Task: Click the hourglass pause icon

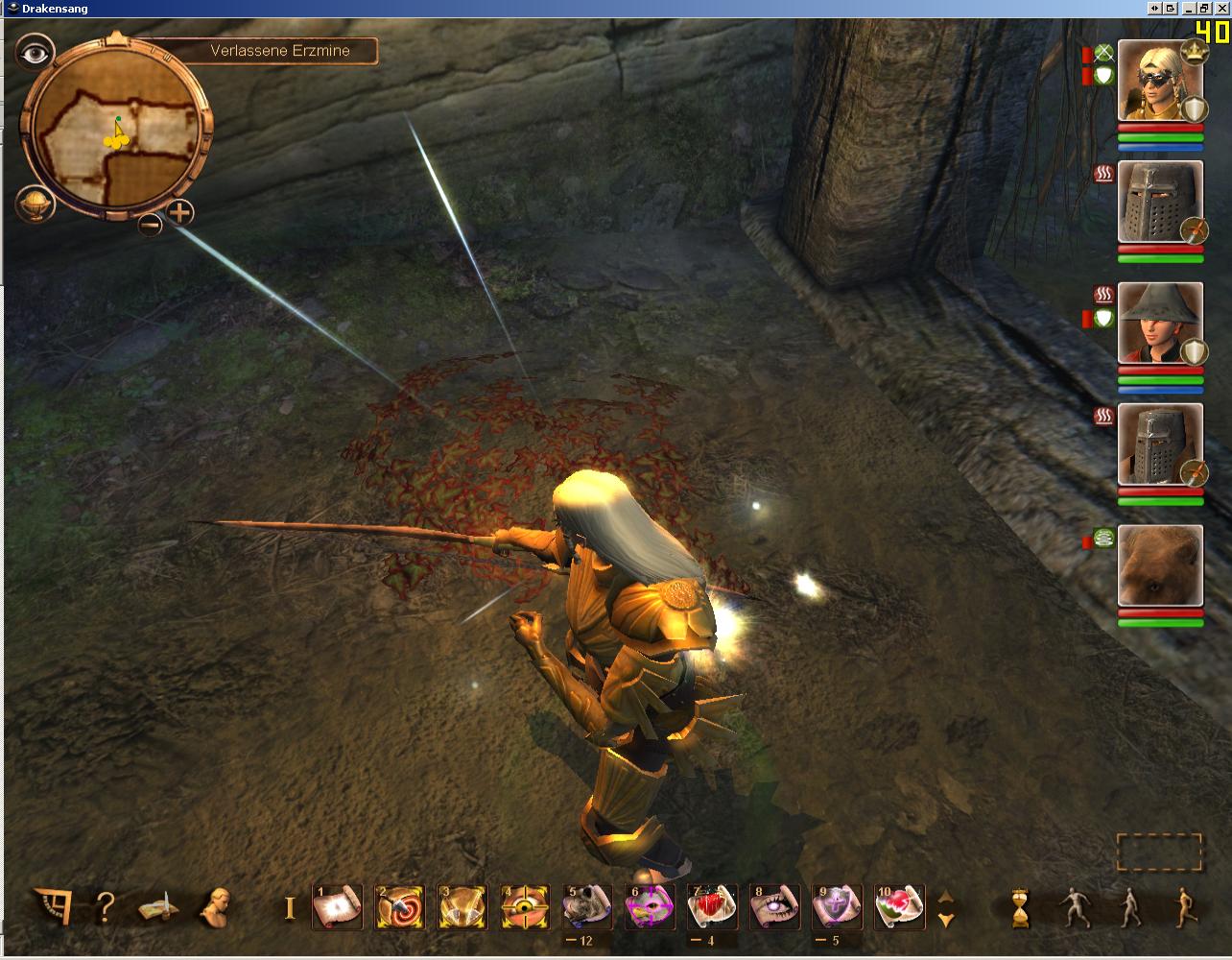Action: (1020, 907)
